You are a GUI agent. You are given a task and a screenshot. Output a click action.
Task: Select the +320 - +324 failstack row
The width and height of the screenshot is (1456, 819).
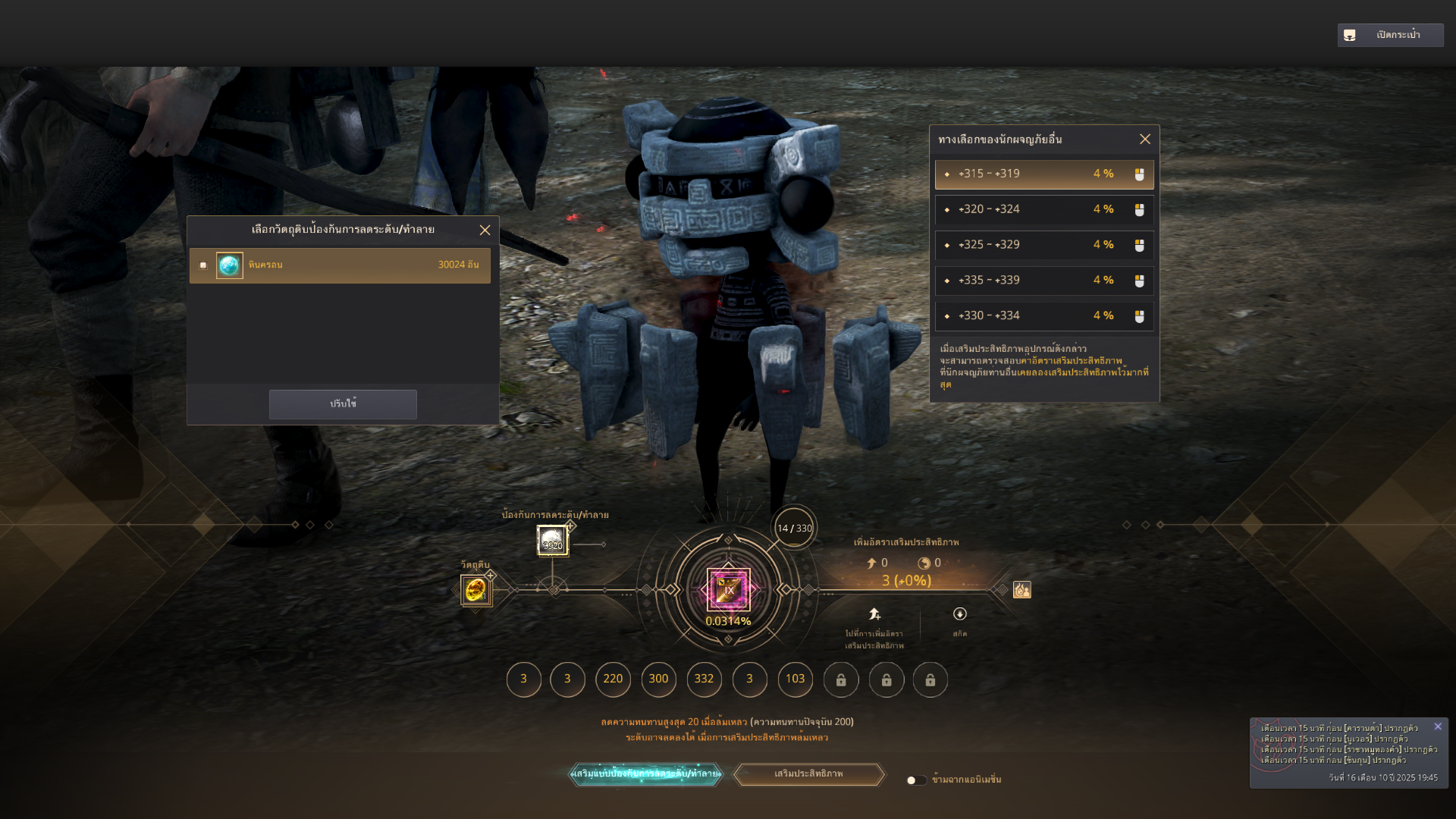click(1043, 209)
